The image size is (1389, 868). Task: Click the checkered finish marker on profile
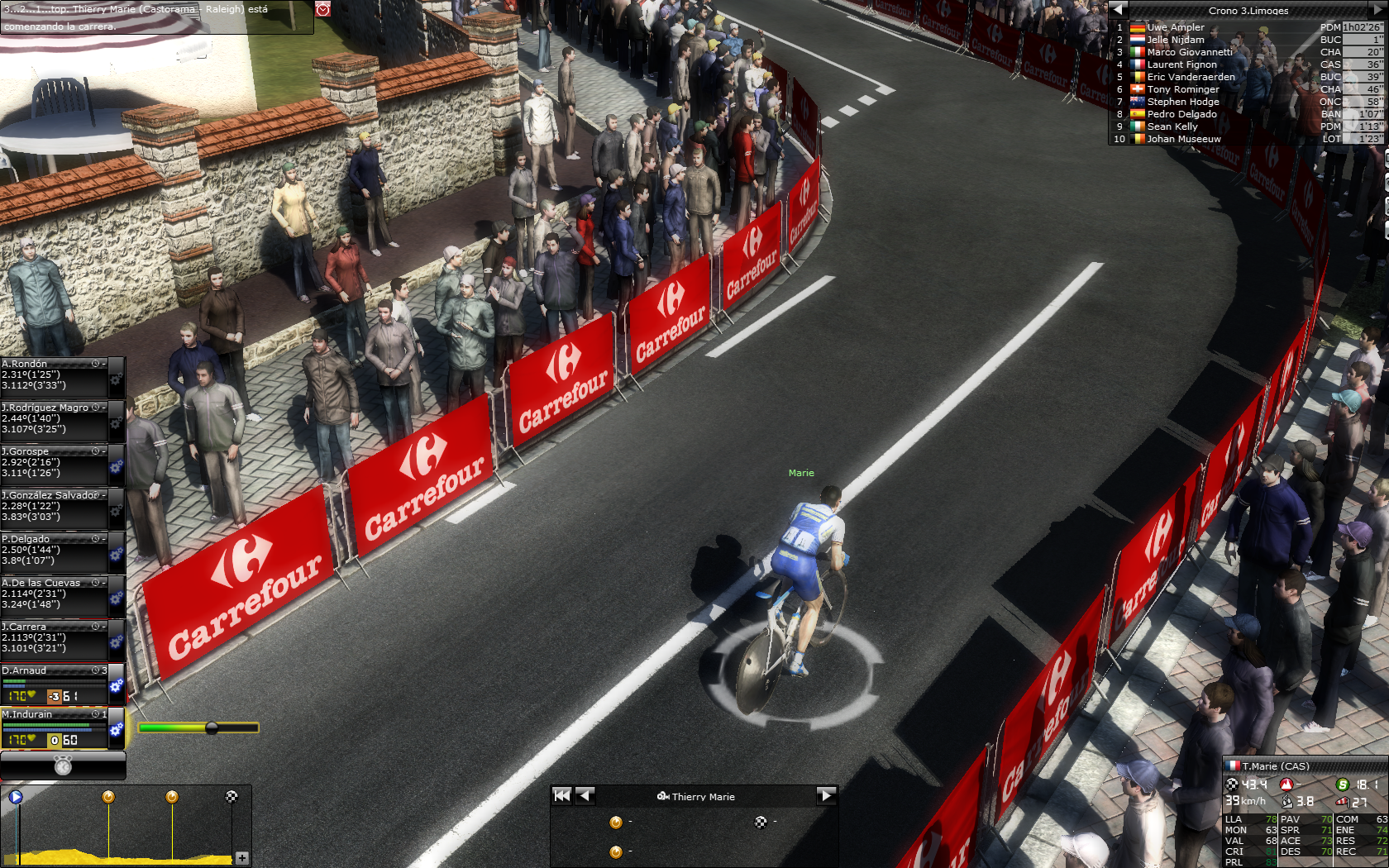coord(231,797)
